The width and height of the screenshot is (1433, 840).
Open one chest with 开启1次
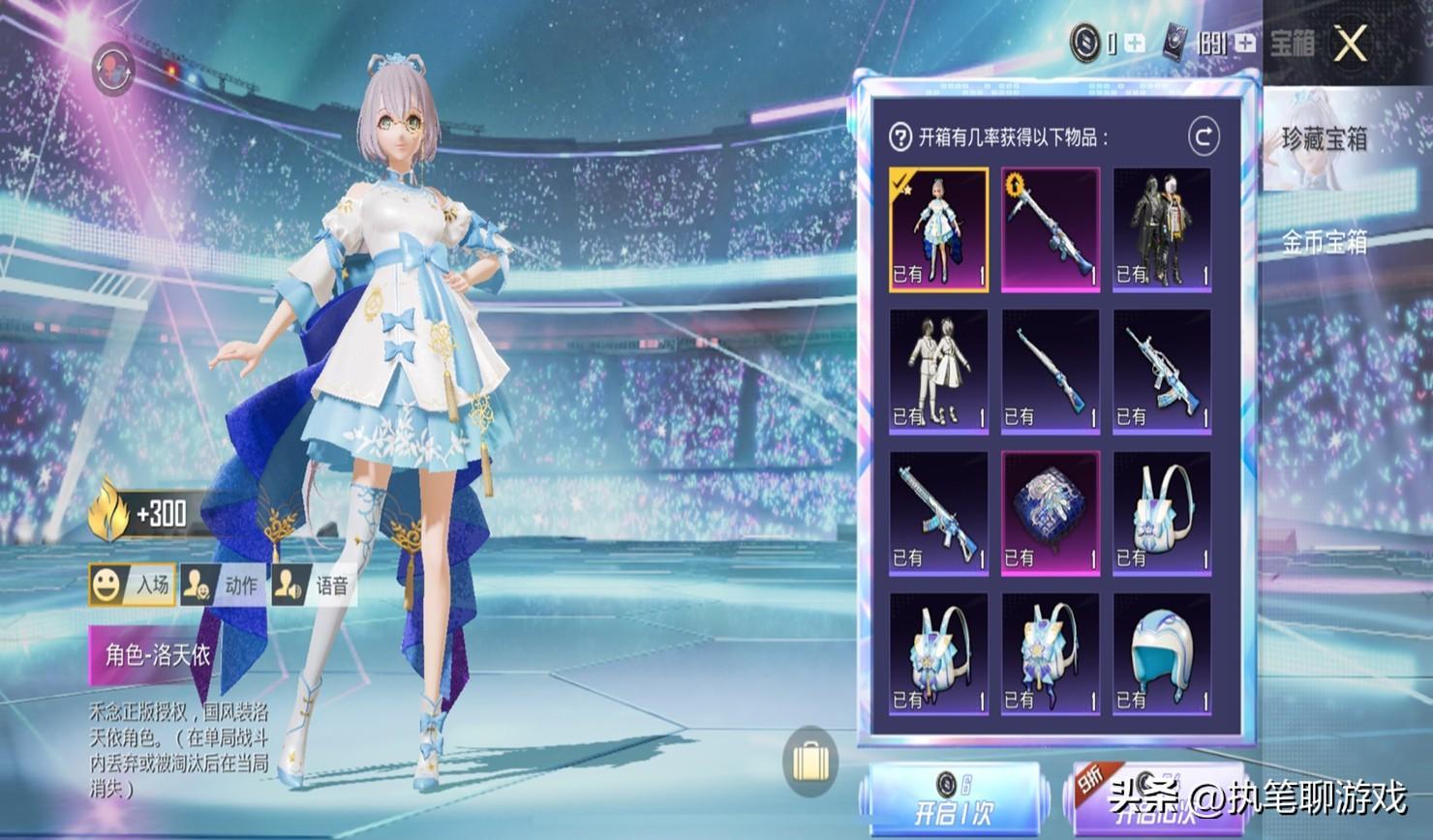tap(954, 799)
